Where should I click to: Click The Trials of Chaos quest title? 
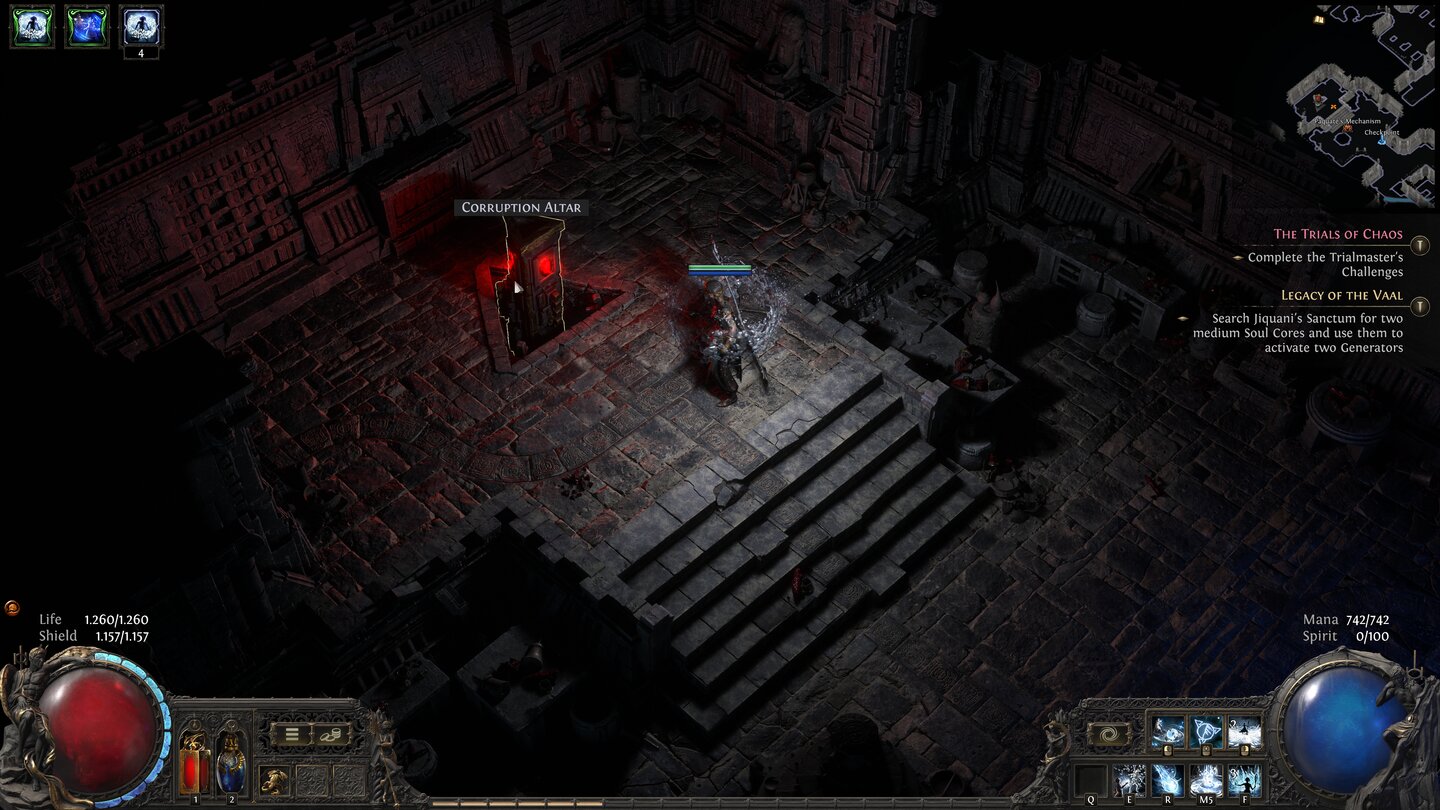(1338, 233)
